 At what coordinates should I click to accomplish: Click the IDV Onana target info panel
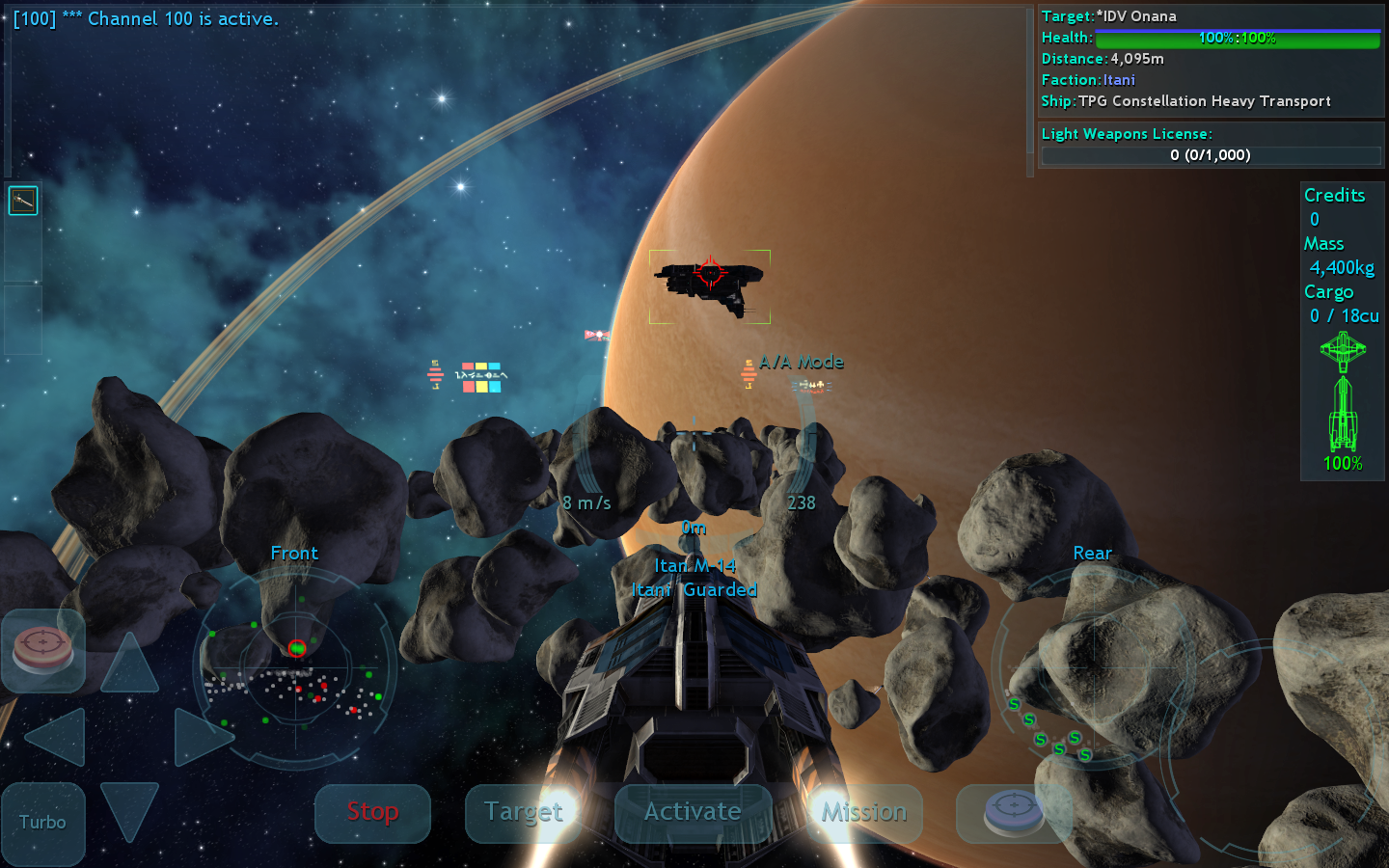(x=1211, y=58)
